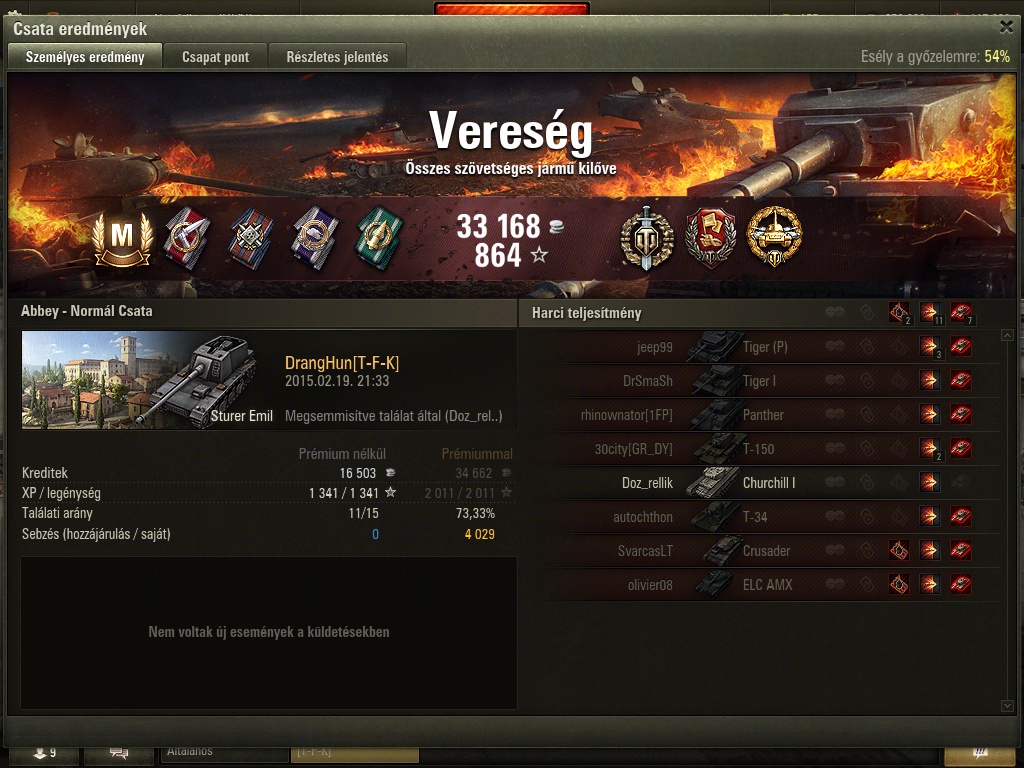The image size is (1024, 768).
Task: Select the DrSmaSh Tiger I row
Action: point(760,381)
